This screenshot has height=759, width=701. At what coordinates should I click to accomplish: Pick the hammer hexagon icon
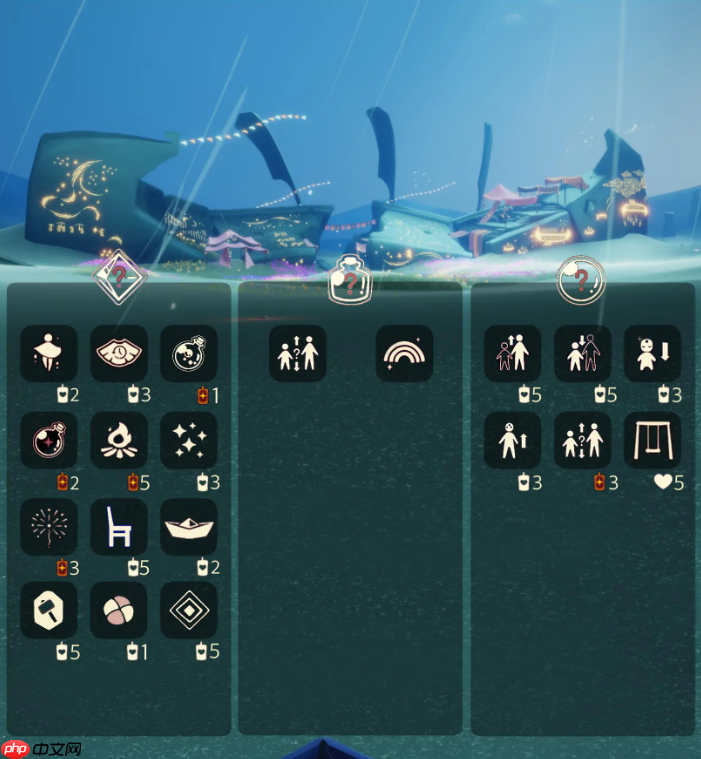[49, 611]
